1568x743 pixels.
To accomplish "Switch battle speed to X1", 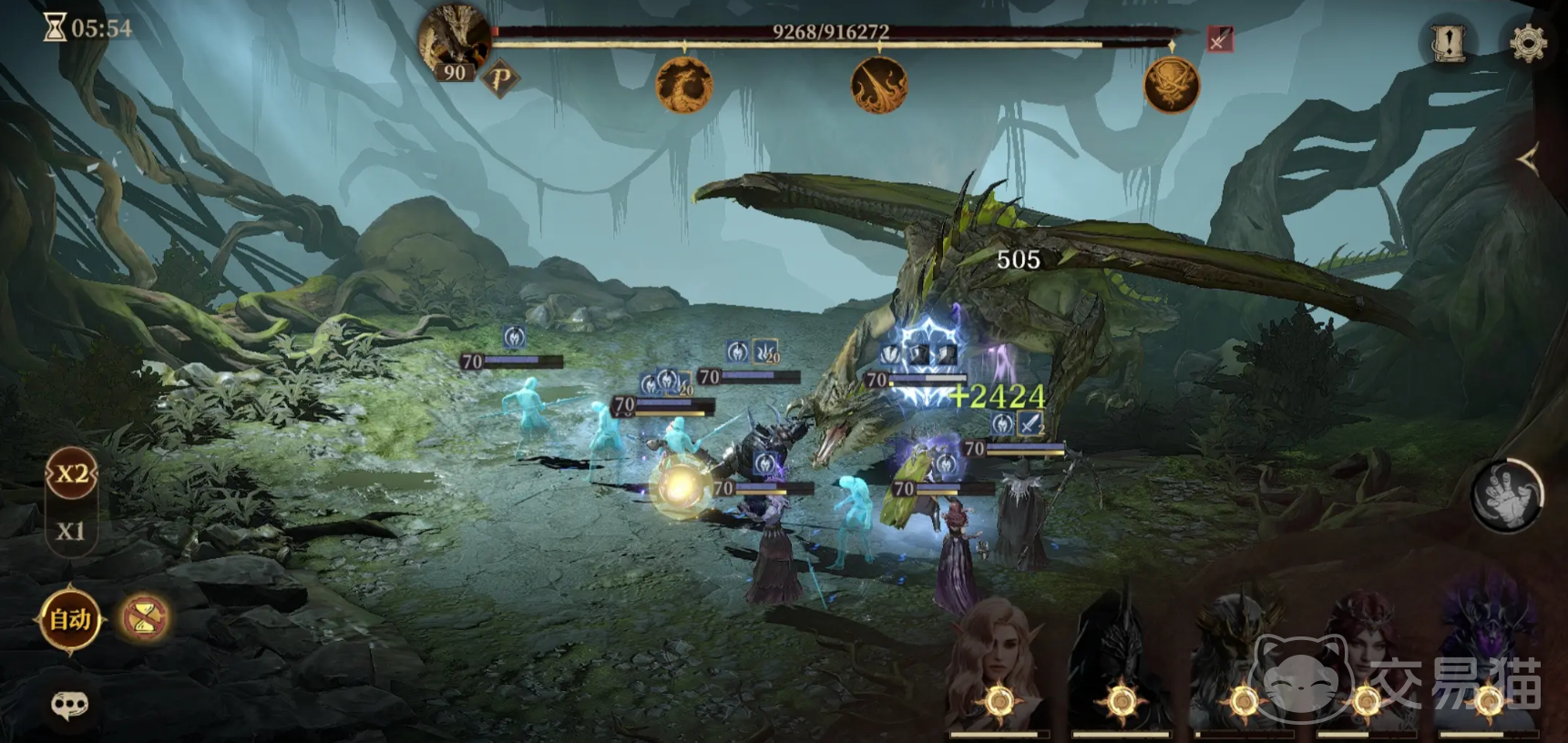I will [70, 530].
